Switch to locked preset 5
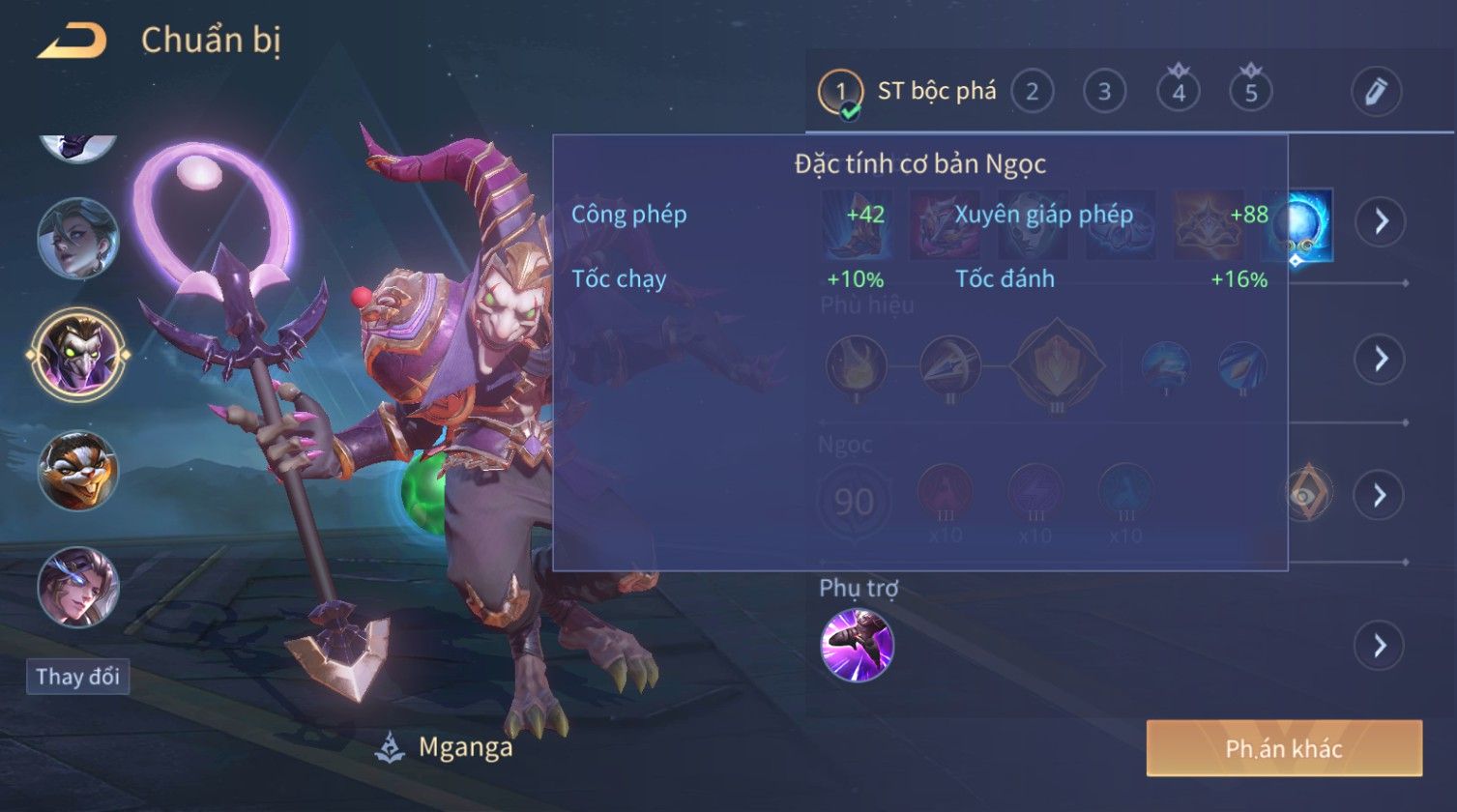The width and height of the screenshot is (1457, 812). pos(1251,92)
